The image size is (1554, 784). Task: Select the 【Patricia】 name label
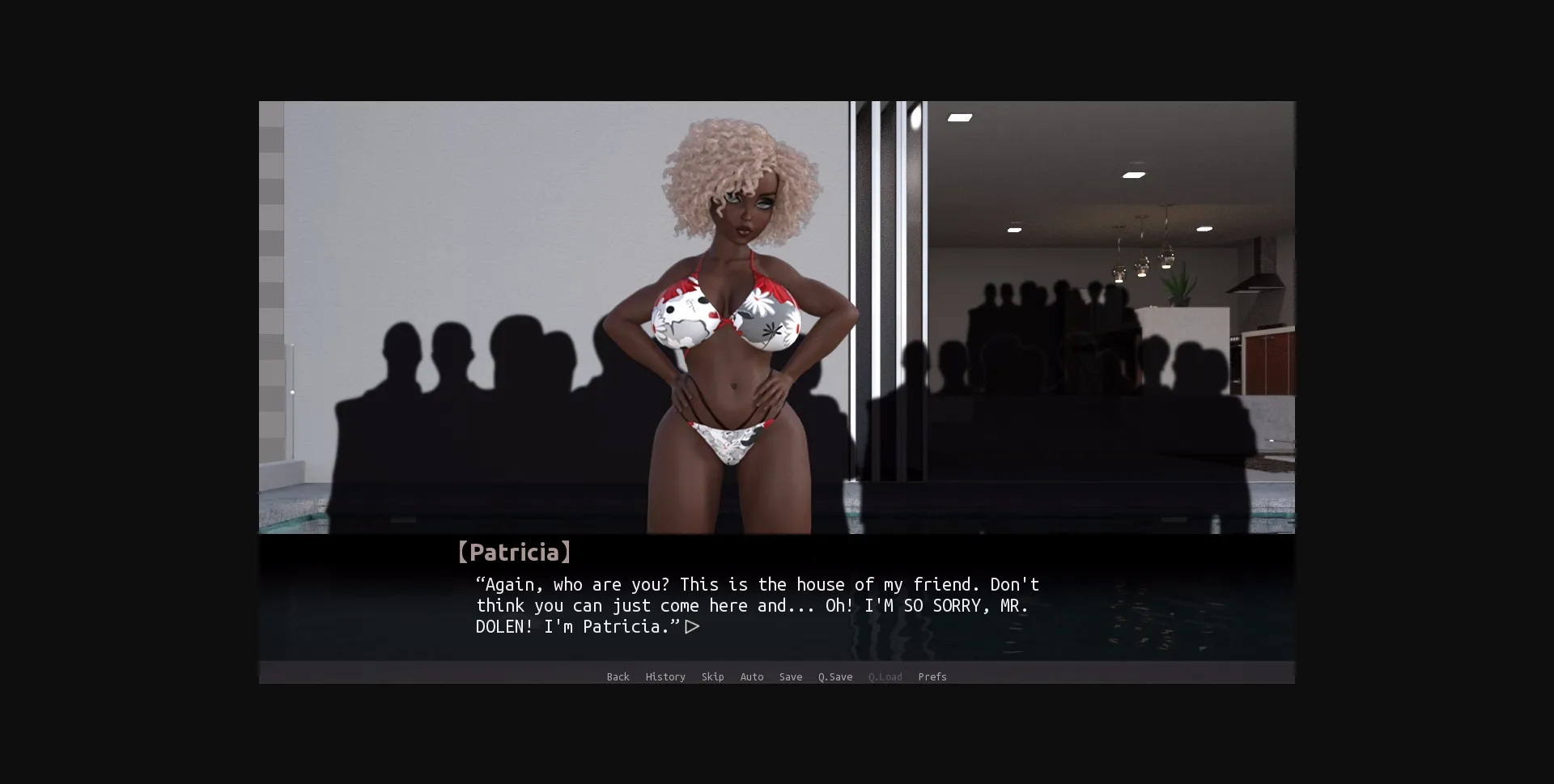coord(513,552)
